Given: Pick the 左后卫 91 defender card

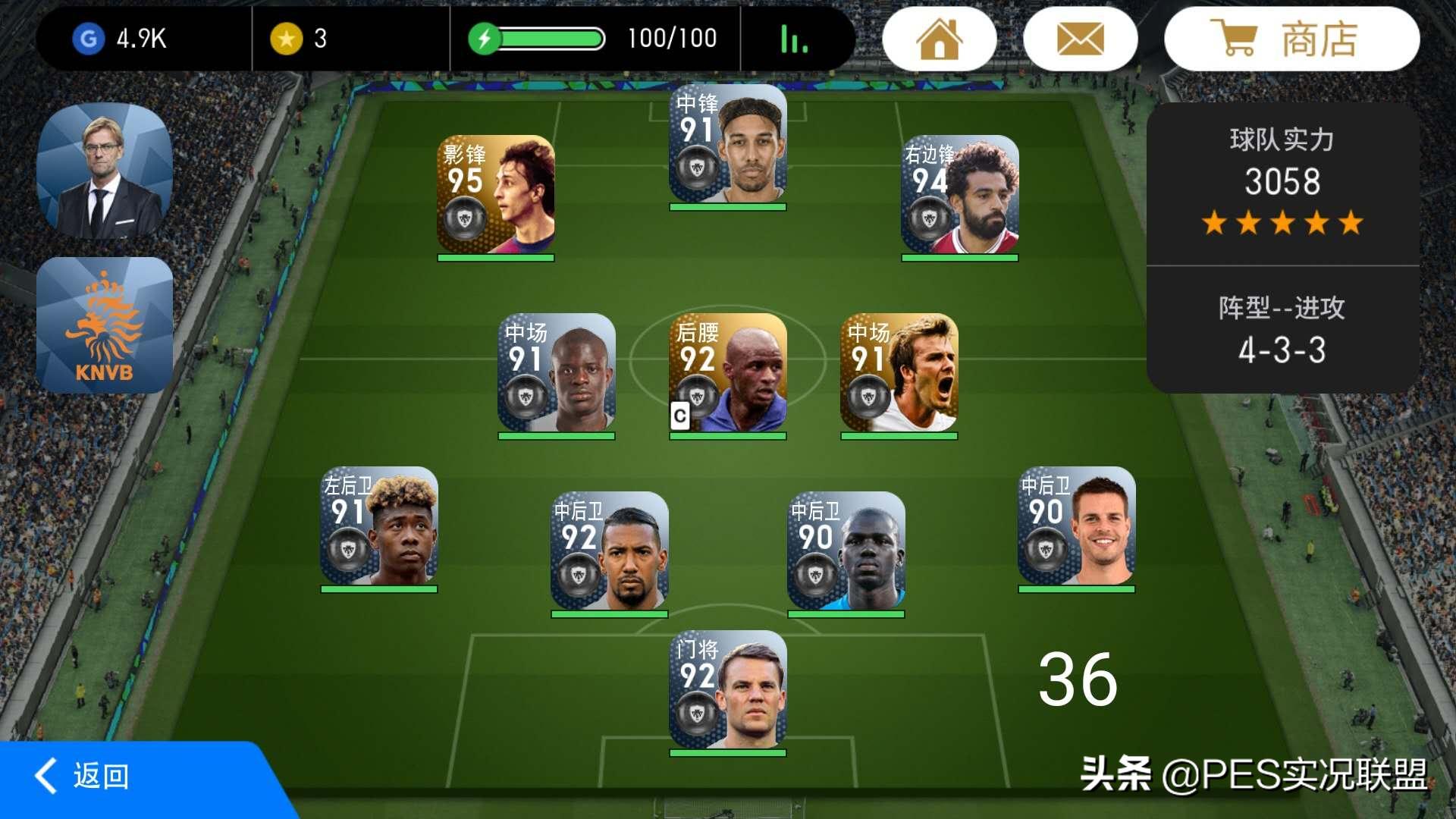Looking at the screenshot, I should coord(379,526).
